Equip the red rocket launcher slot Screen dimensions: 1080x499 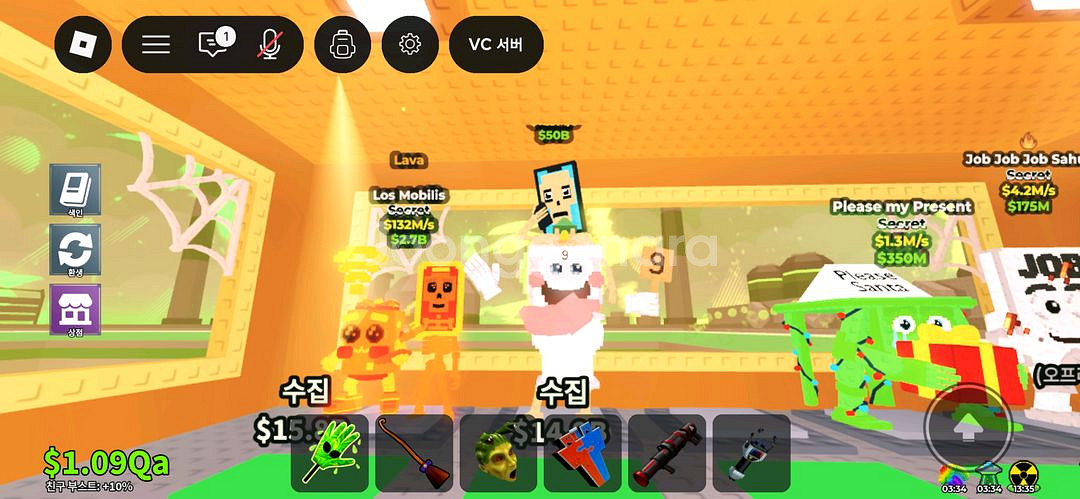666,453
